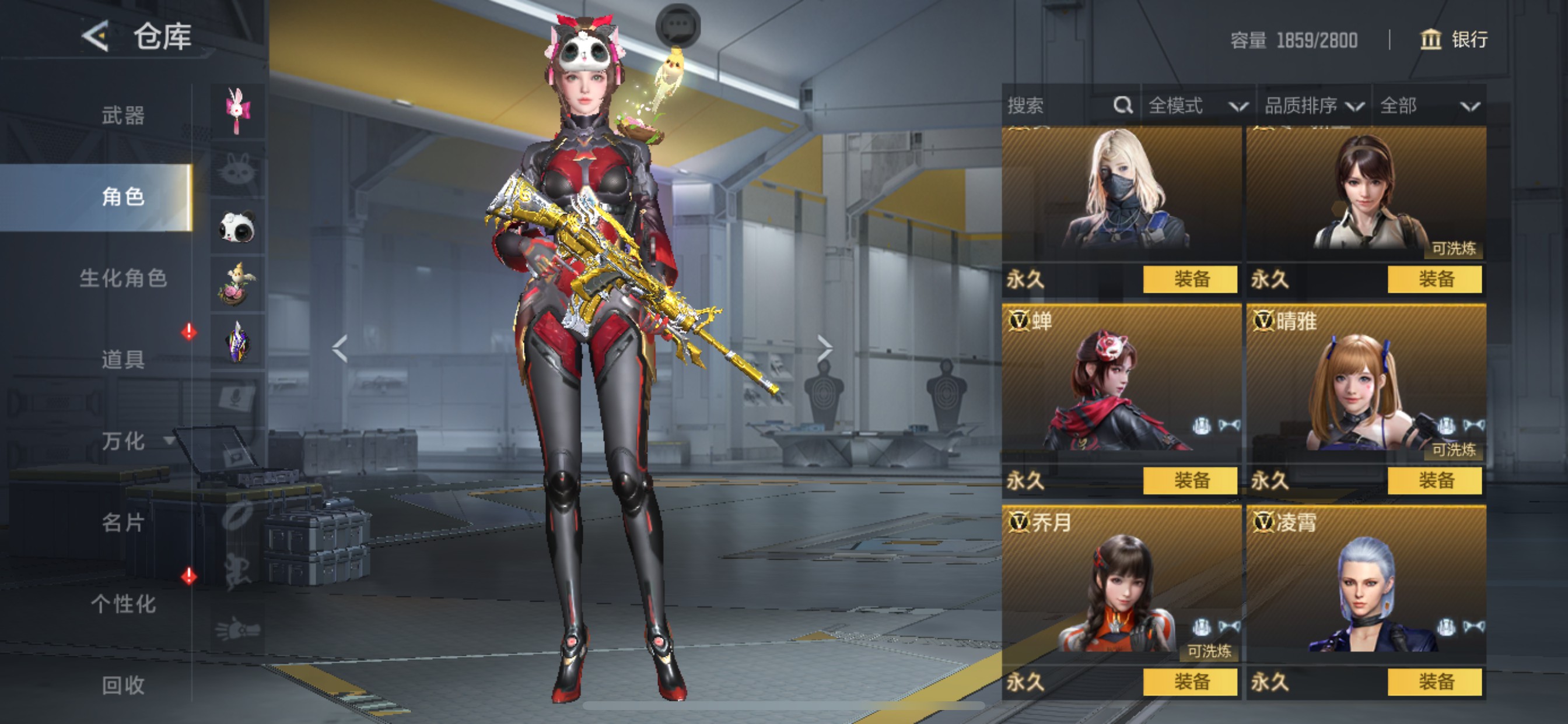Select the 生化角色 category tab
Image resolution: width=1568 pixels, height=724 pixels.
coord(123,278)
